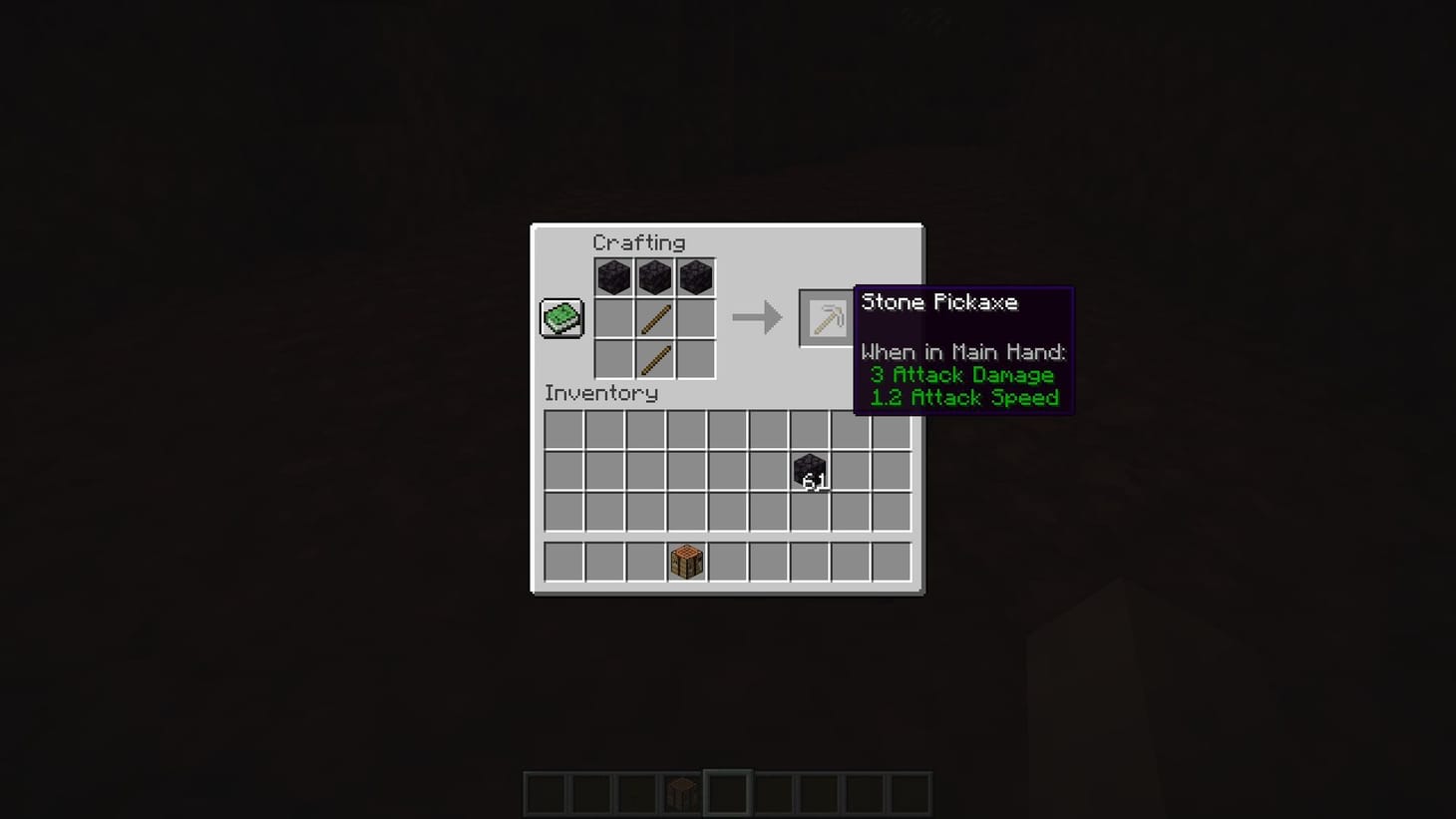Select the blackstone stack of 61 in inventory
The width and height of the screenshot is (1456, 819).
pyautogui.click(x=810, y=471)
